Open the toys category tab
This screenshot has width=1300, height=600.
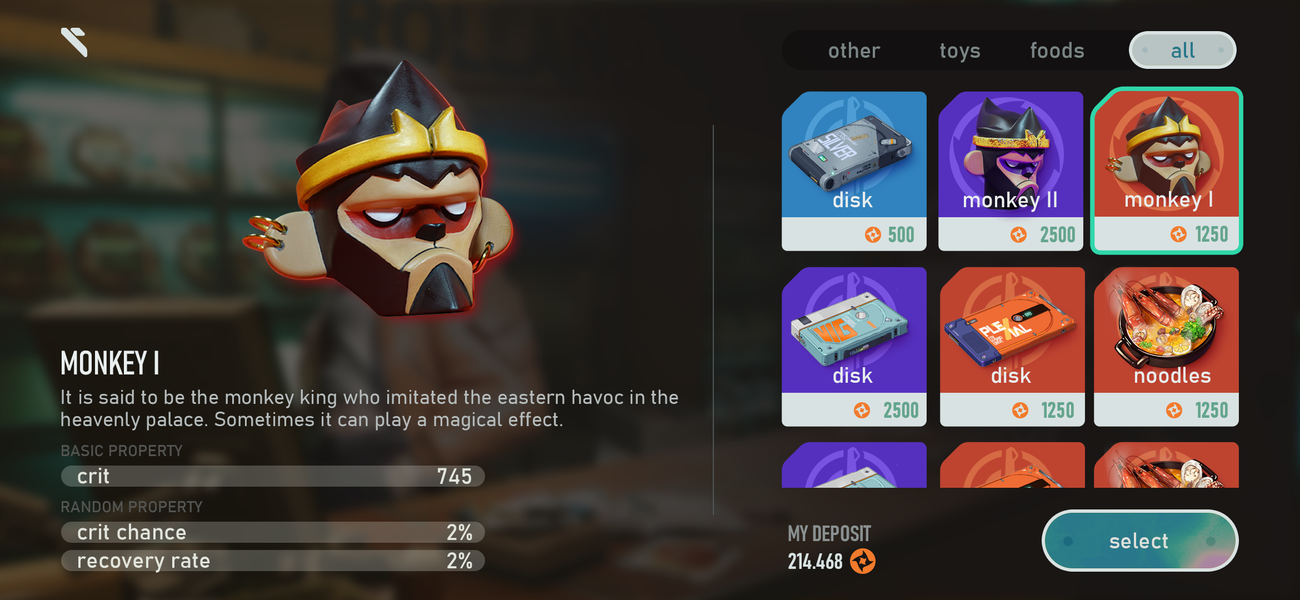coord(959,51)
